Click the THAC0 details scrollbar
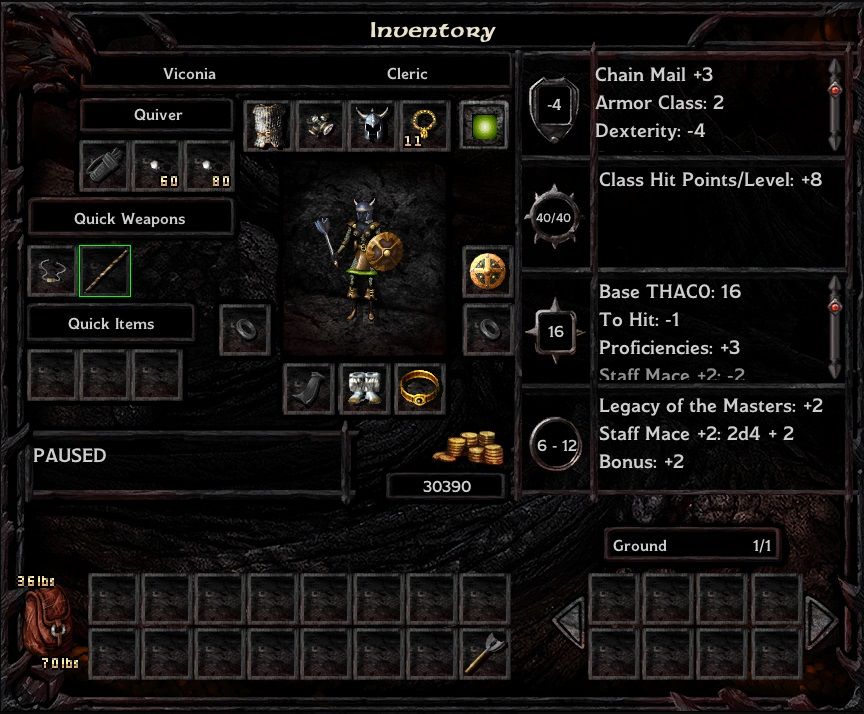This screenshot has height=714, width=864. 834,325
